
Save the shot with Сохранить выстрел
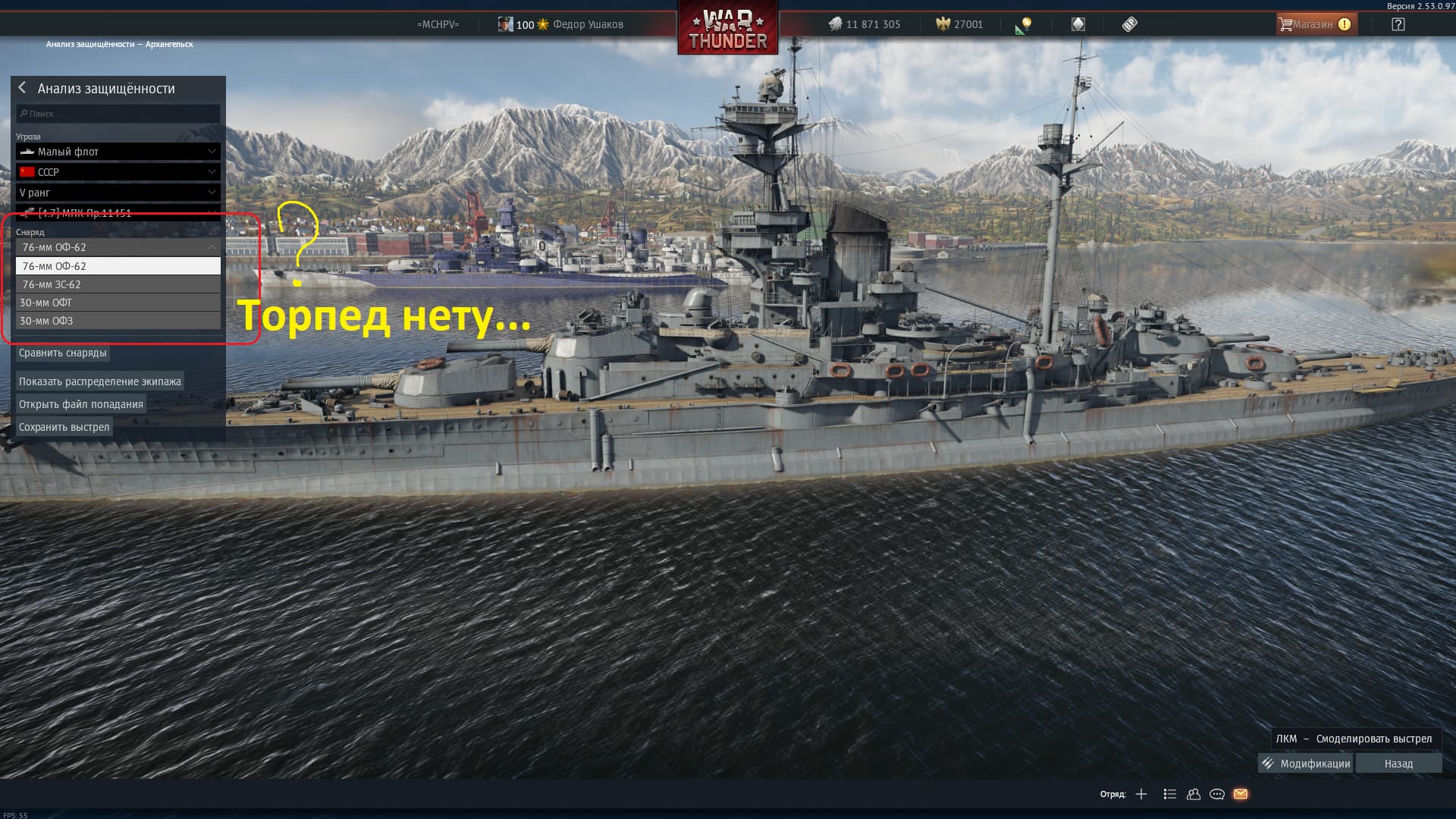click(x=64, y=427)
